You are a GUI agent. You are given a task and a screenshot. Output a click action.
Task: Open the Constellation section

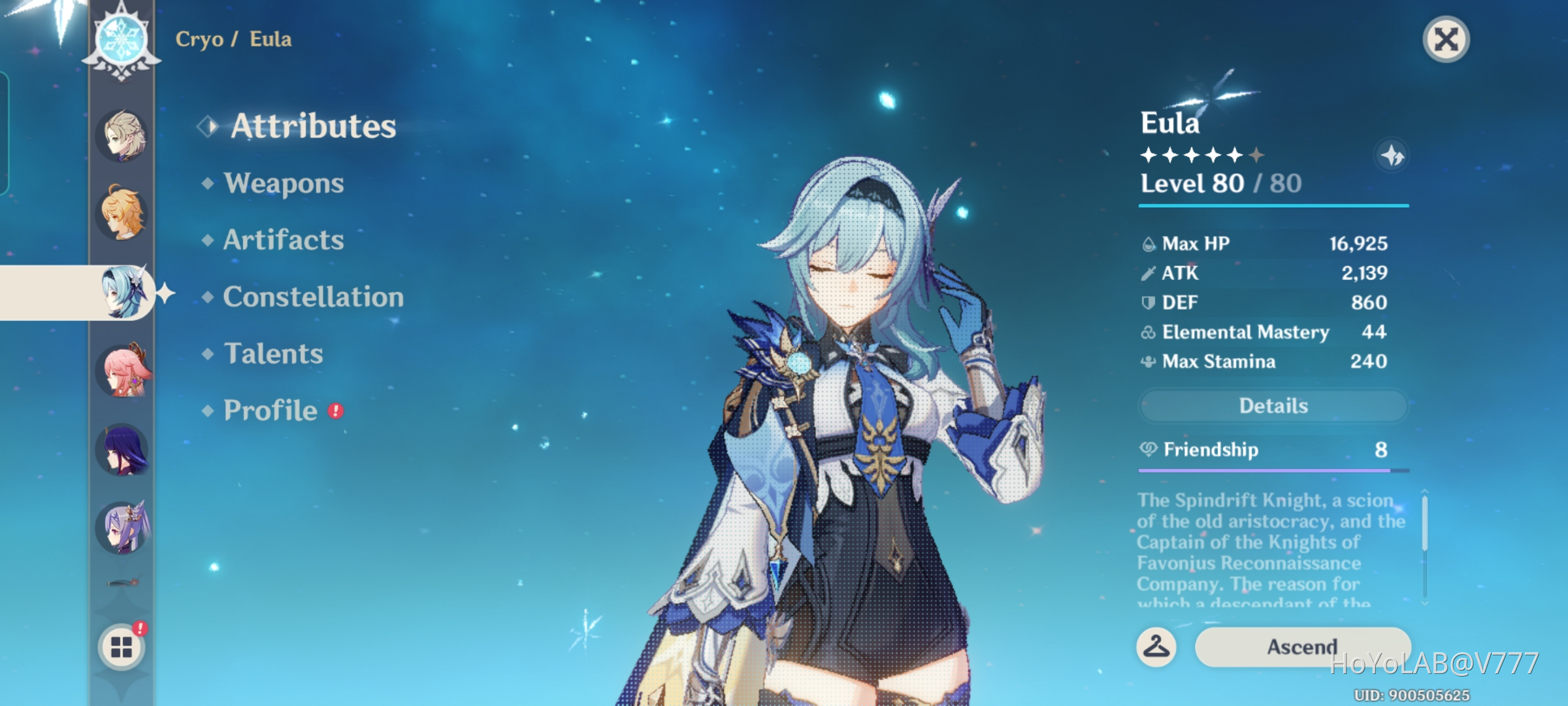tap(314, 297)
